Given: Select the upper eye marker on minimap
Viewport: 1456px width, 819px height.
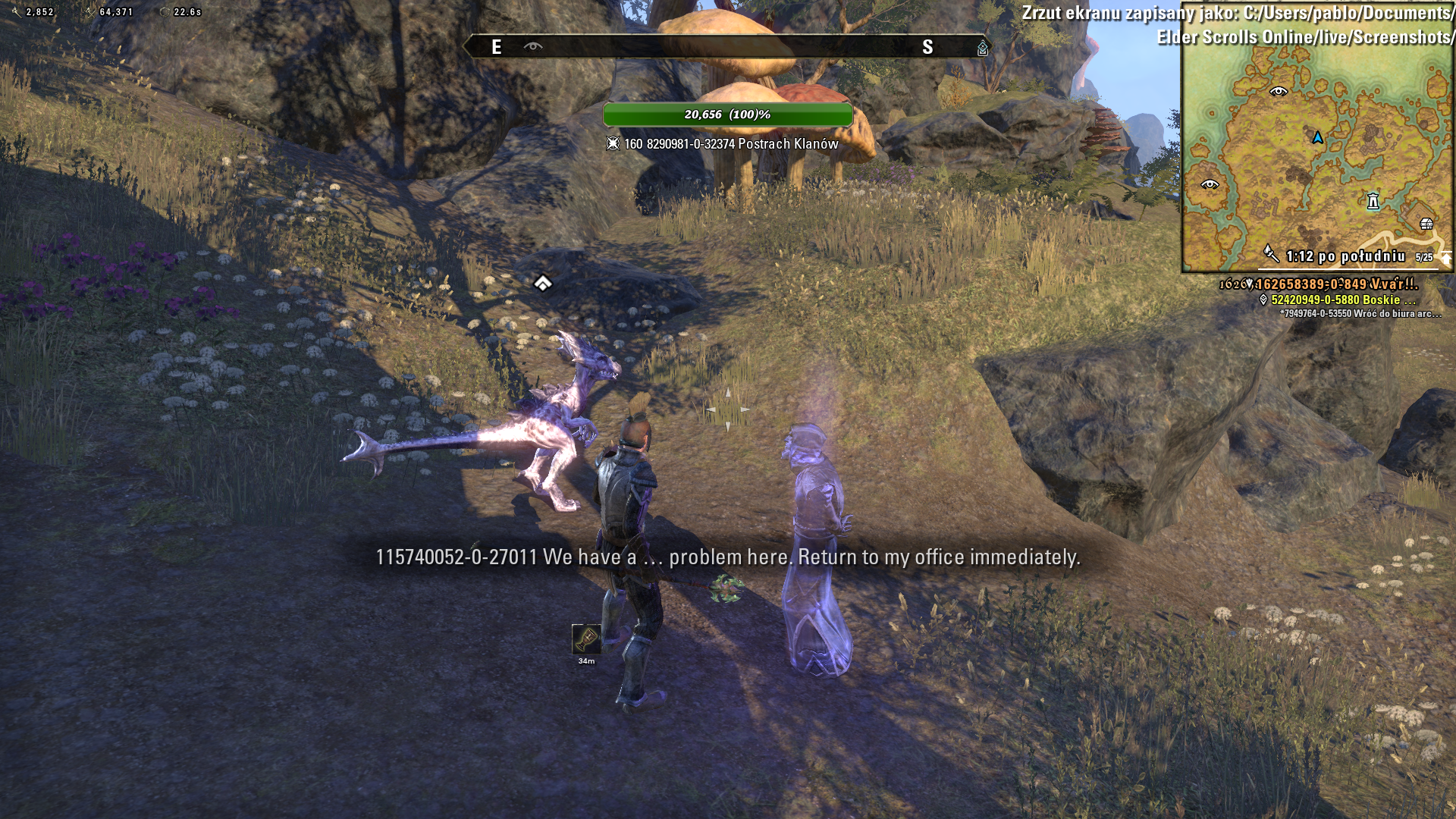Looking at the screenshot, I should (x=1279, y=92).
